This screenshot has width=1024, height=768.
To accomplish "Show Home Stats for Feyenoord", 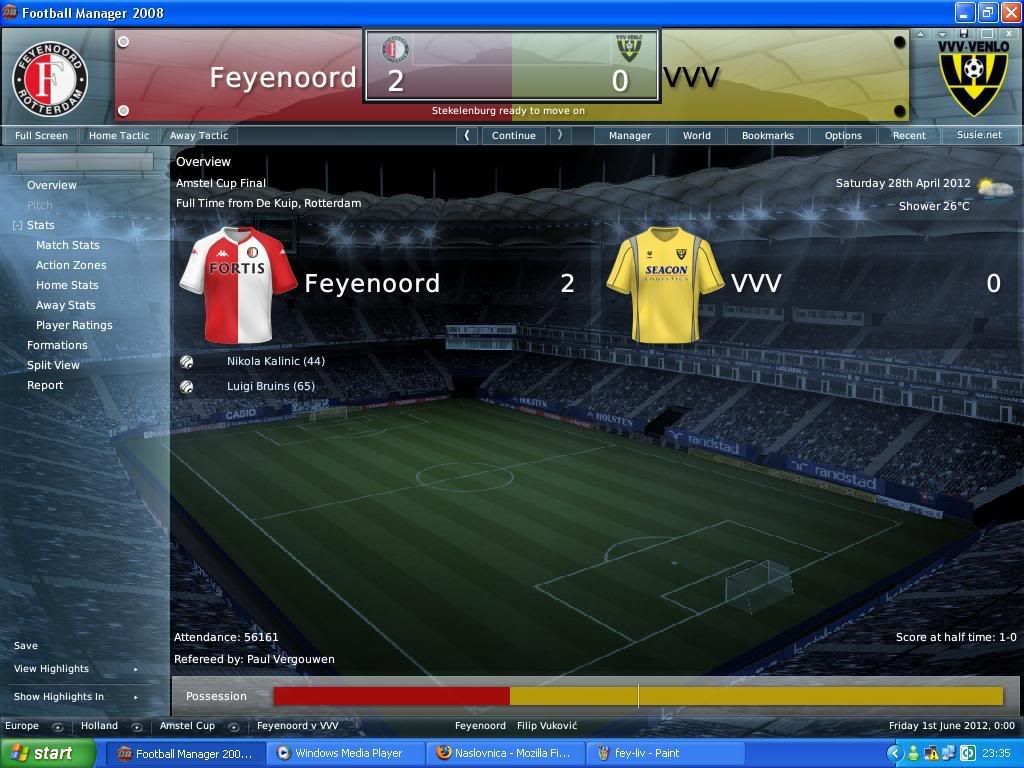I will (67, 285).
